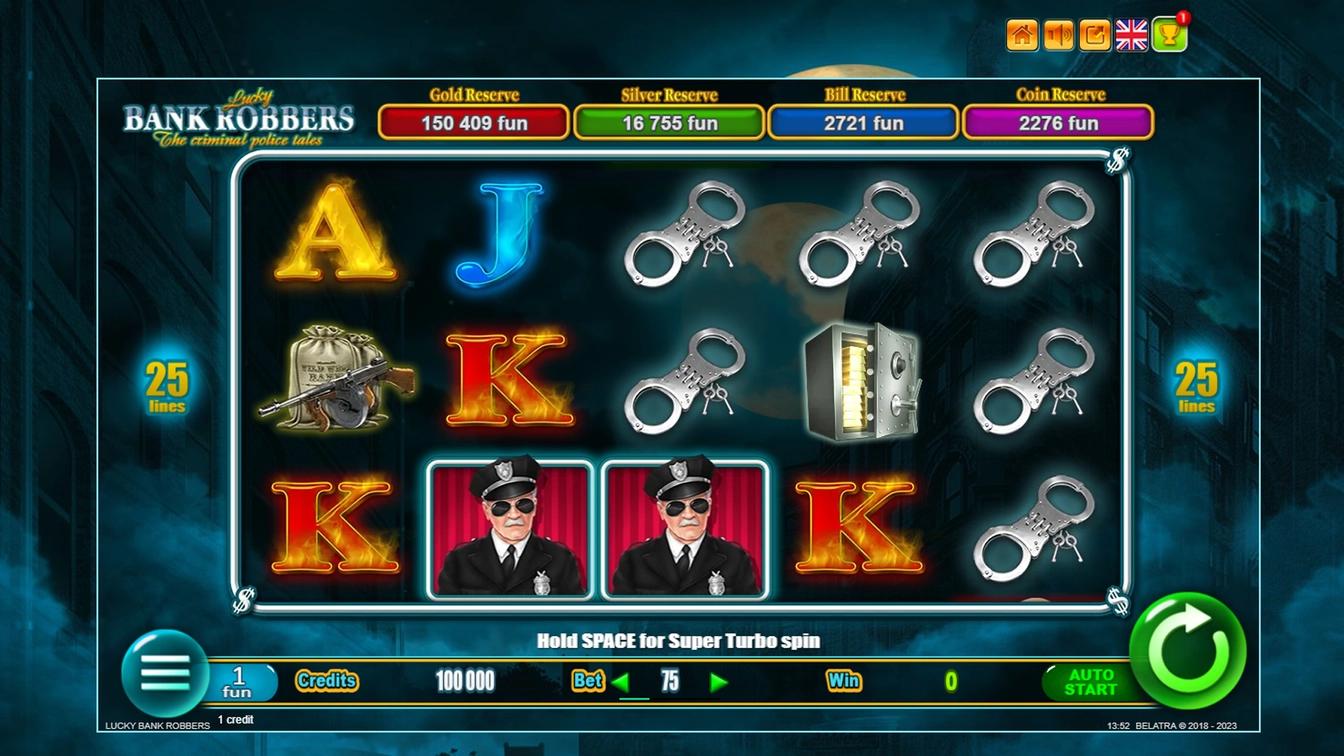This screenshot has height=756, width=1344.
Task: Go to the home lobby icon
Action: [x=1021, y=35]
